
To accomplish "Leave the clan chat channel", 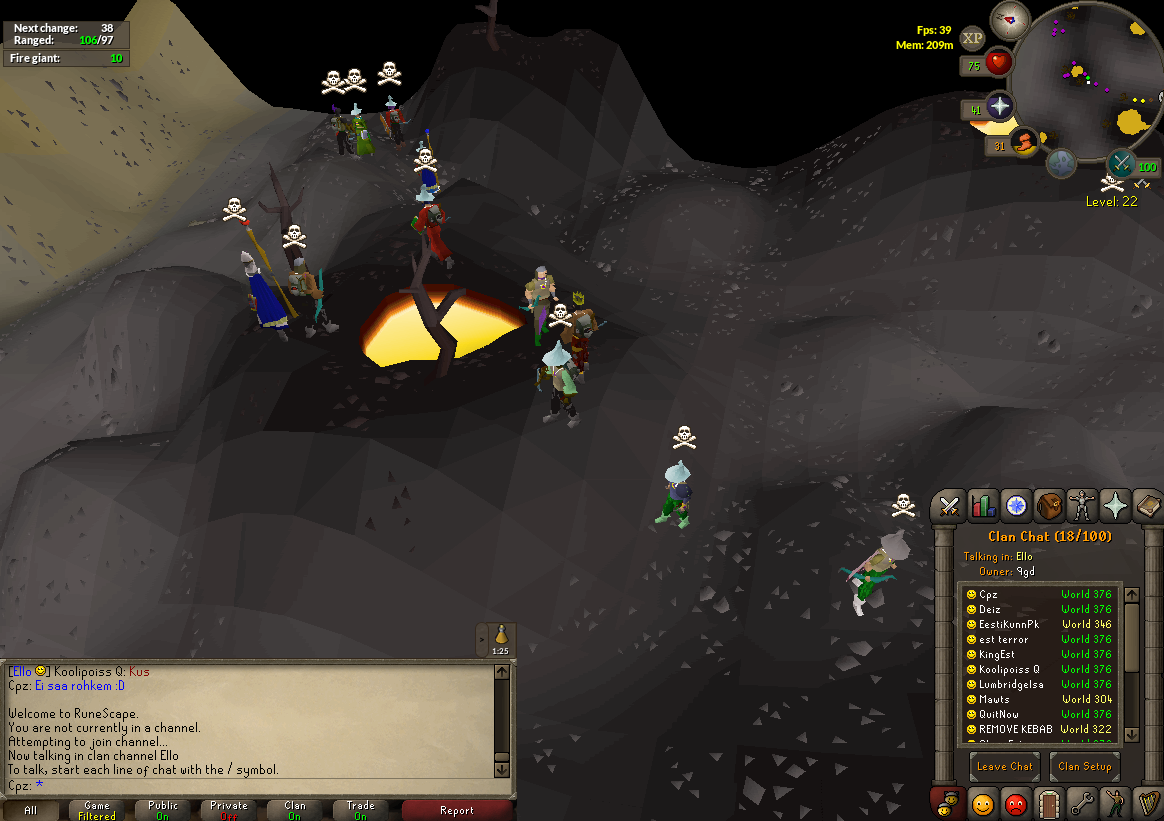I will 1004,766.
